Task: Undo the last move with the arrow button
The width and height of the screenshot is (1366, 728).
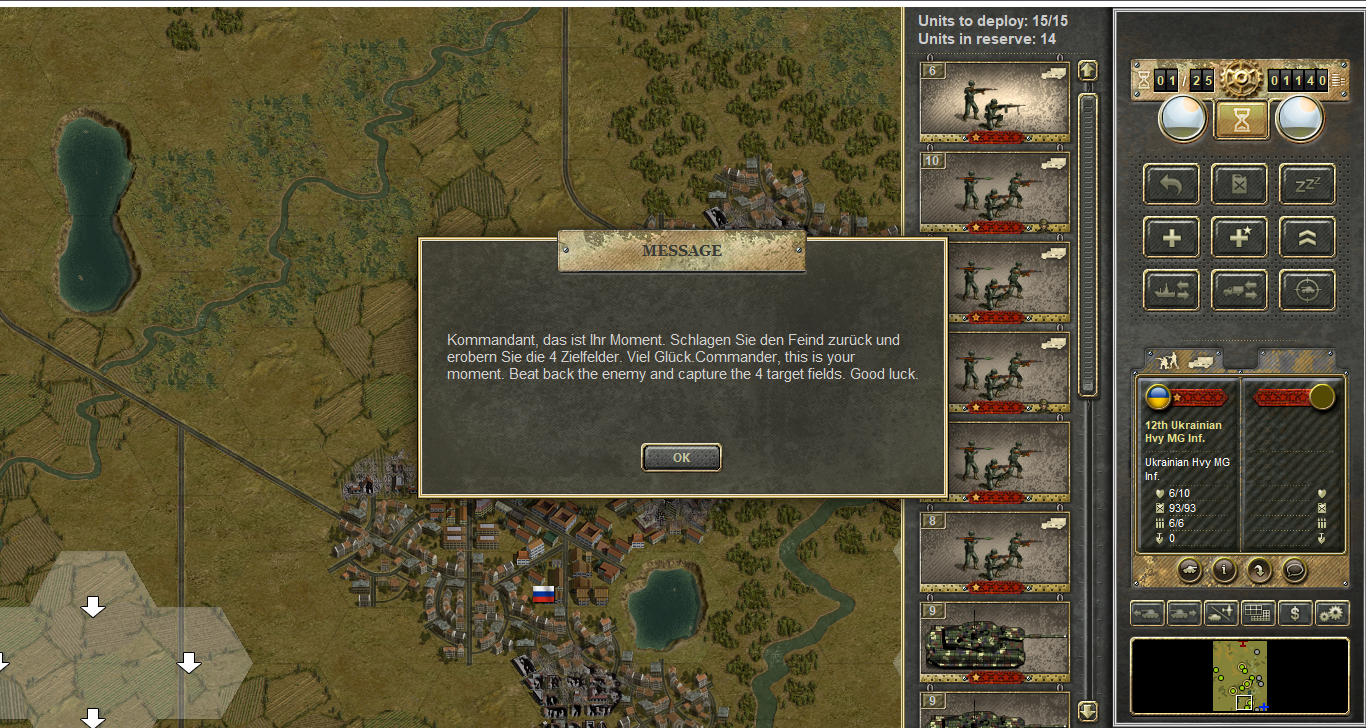Action: pyautogui.click(x=1172, y=185)
